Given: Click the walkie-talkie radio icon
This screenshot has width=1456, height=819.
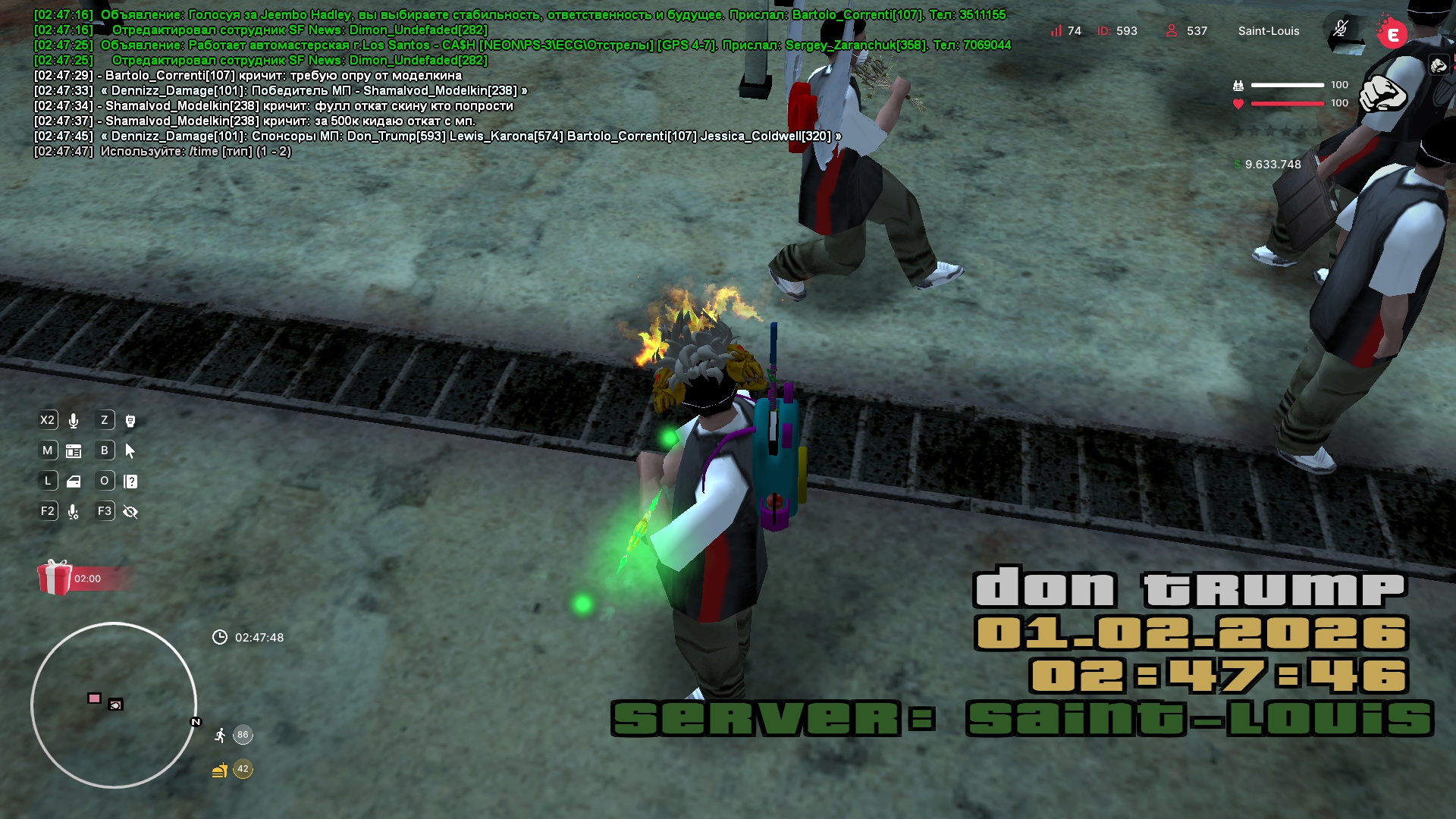Looking at the screenshot, I should pyautogui.click(x=130, y=421).
